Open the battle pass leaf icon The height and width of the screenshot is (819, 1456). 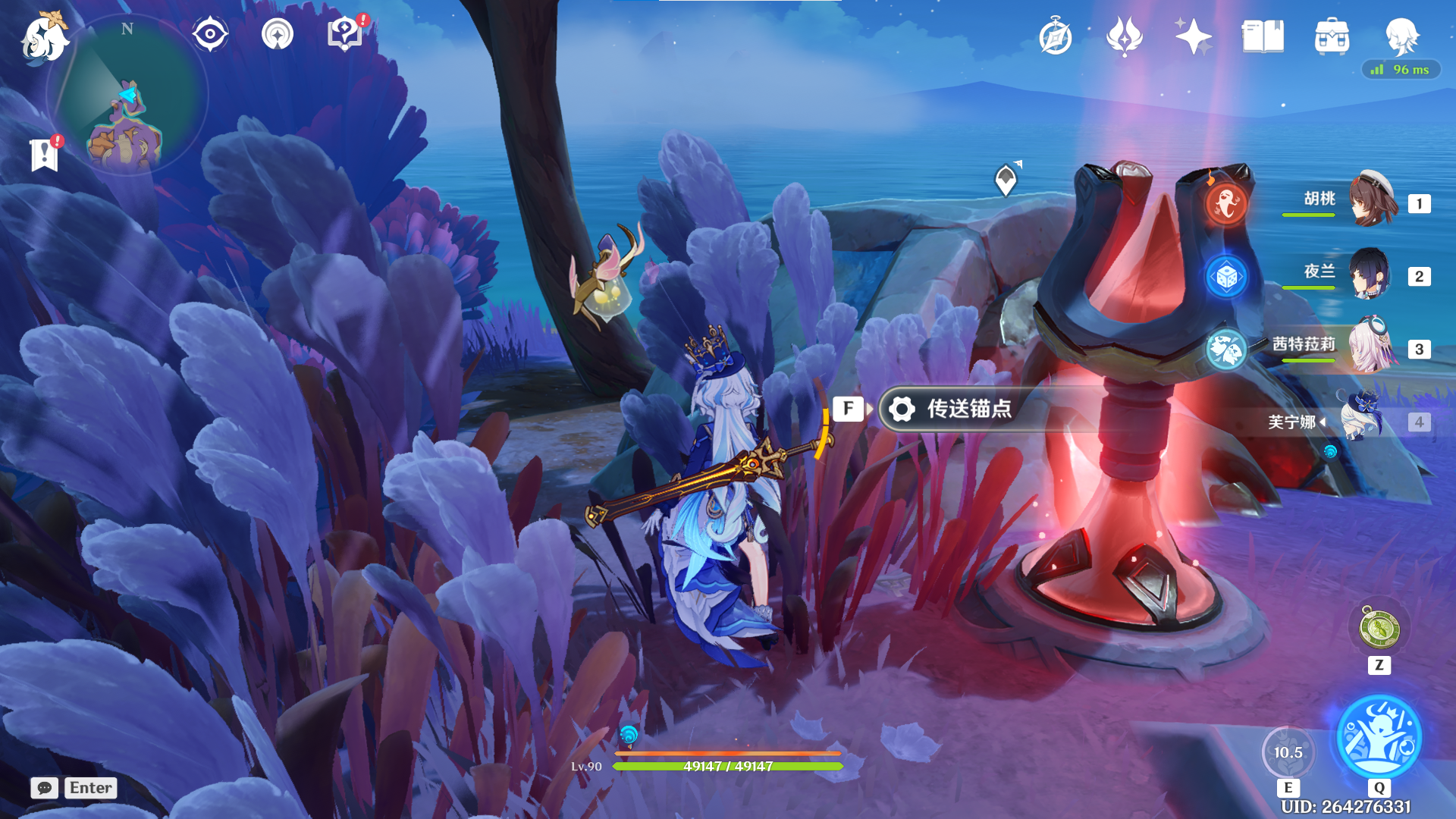[1124, 36]
